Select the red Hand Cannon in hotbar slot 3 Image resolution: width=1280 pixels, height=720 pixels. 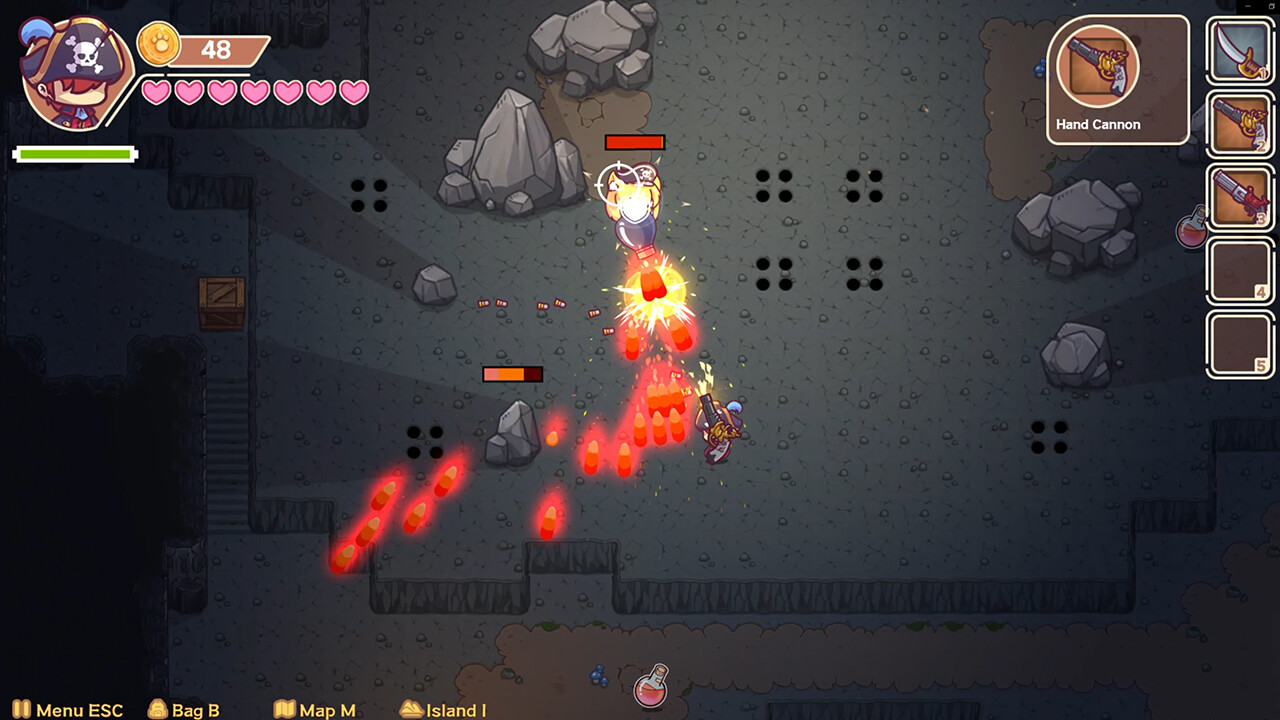(1239, 195)
